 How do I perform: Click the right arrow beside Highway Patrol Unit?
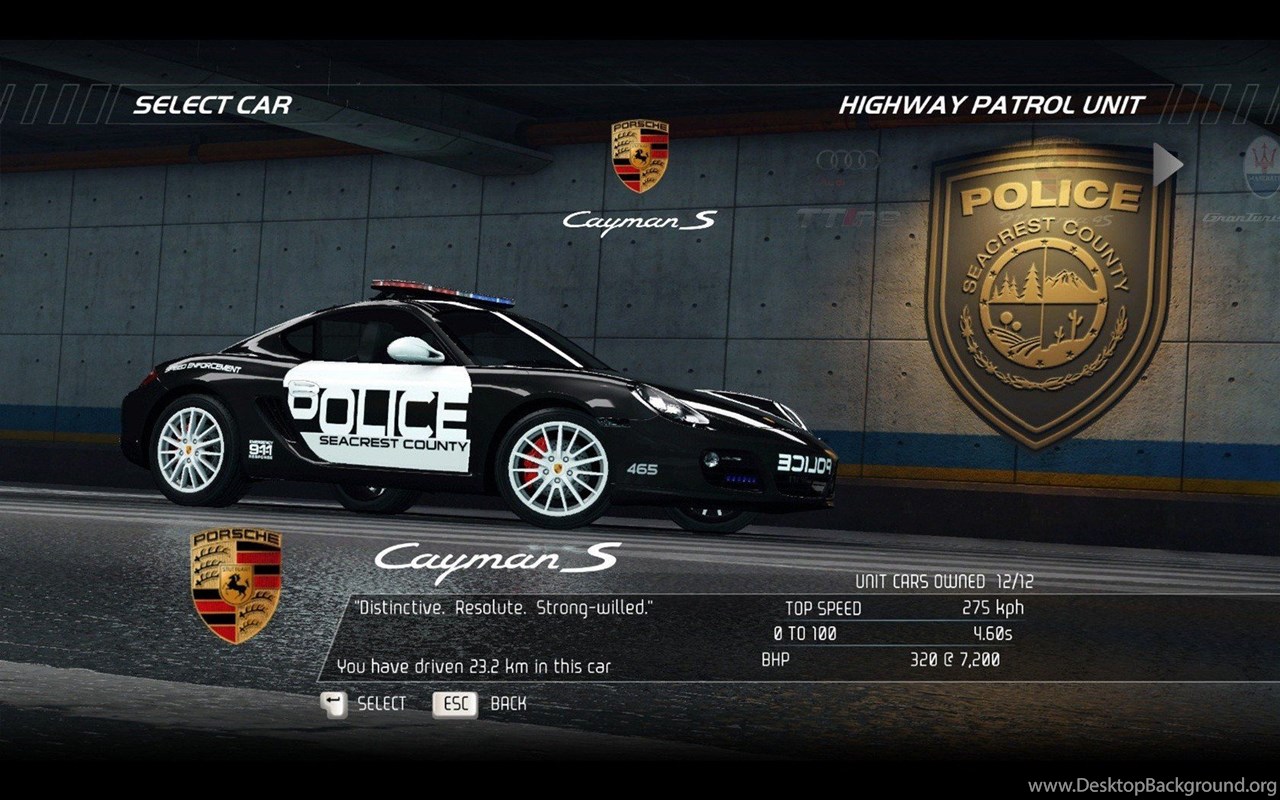pyautogui.click(x=1167, y=165)
